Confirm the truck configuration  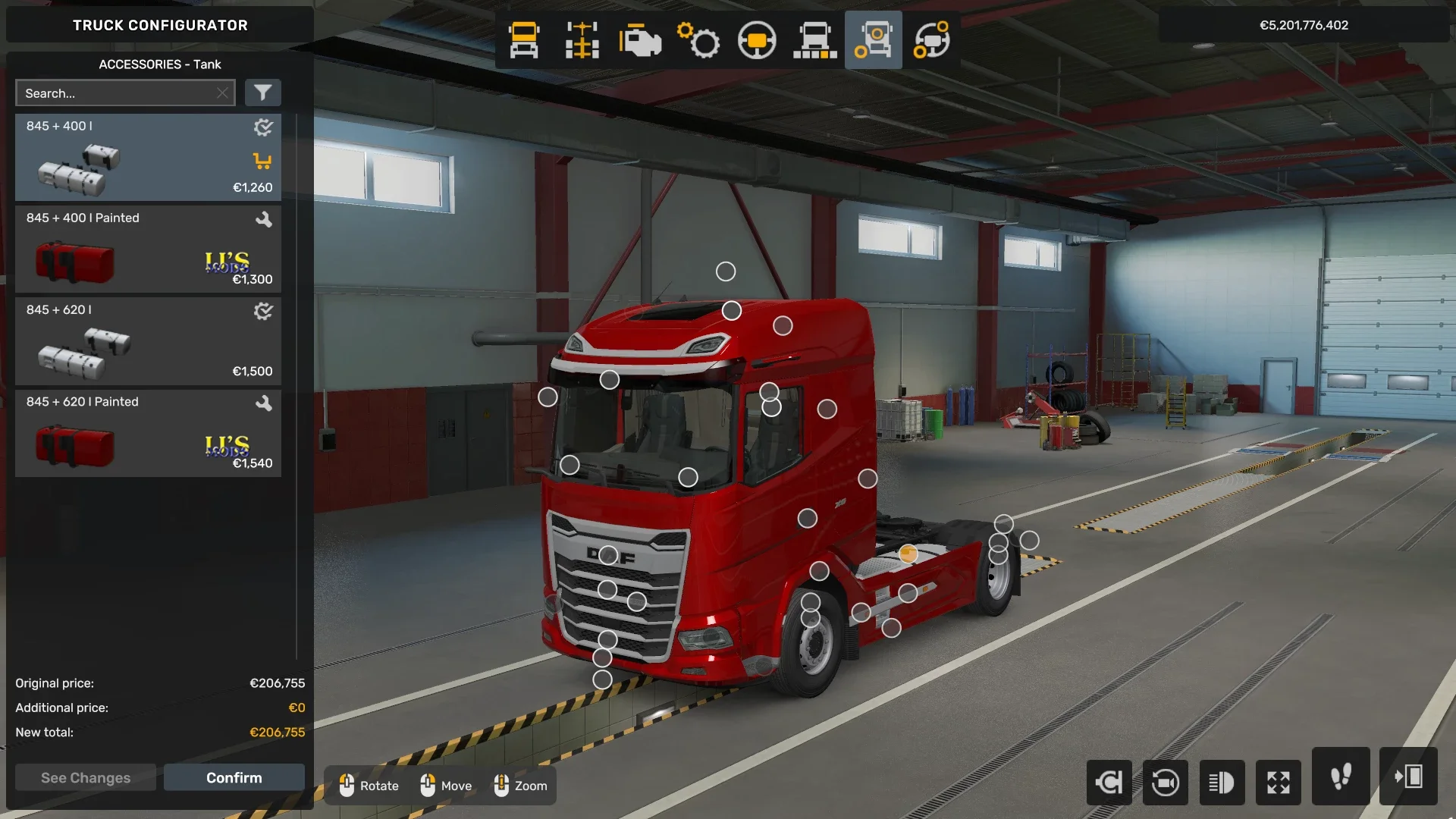point(234,777)
